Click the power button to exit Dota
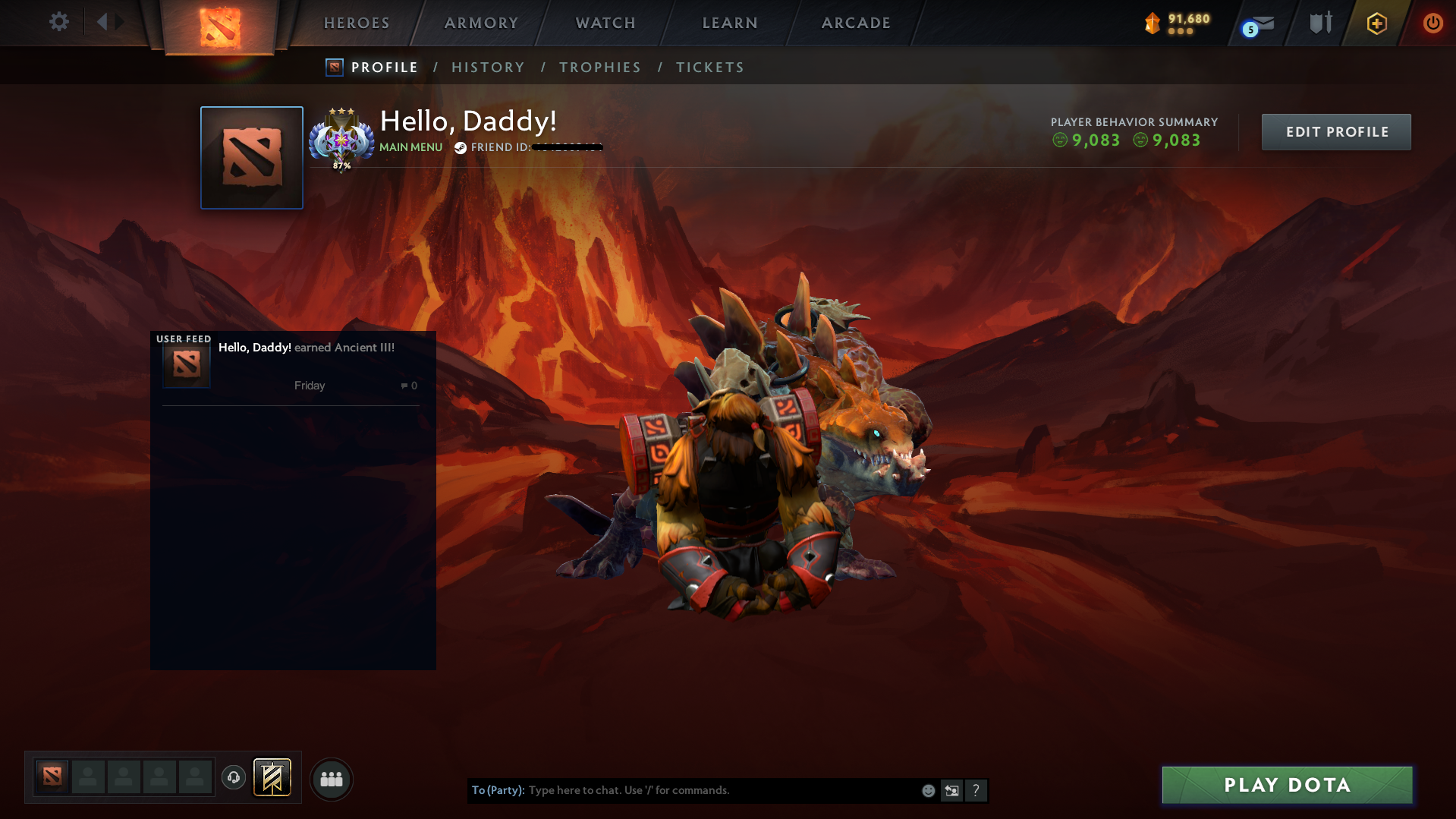This screenshot has height=819, width=1456. pyautogui.click(x=1432, y=23)
